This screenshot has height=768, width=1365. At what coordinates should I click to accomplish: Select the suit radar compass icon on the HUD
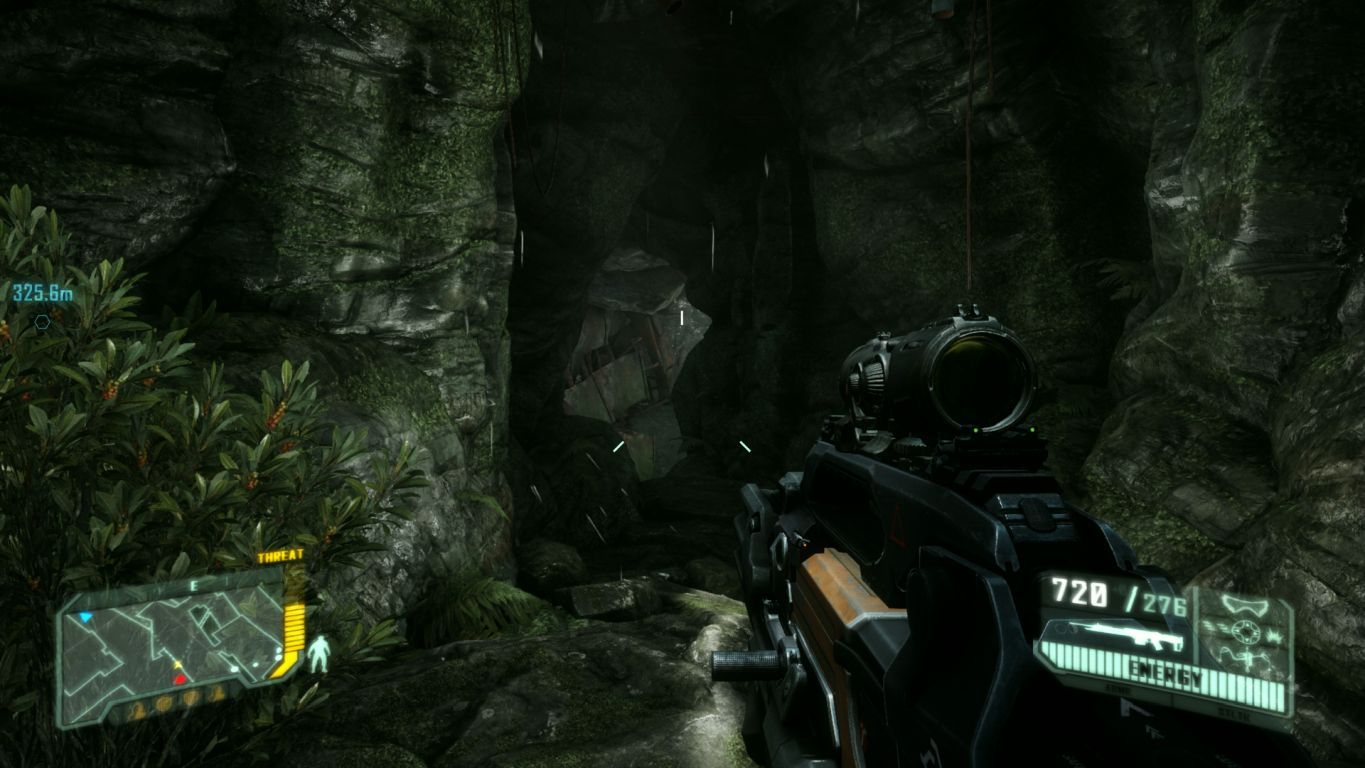point(1245,632)
